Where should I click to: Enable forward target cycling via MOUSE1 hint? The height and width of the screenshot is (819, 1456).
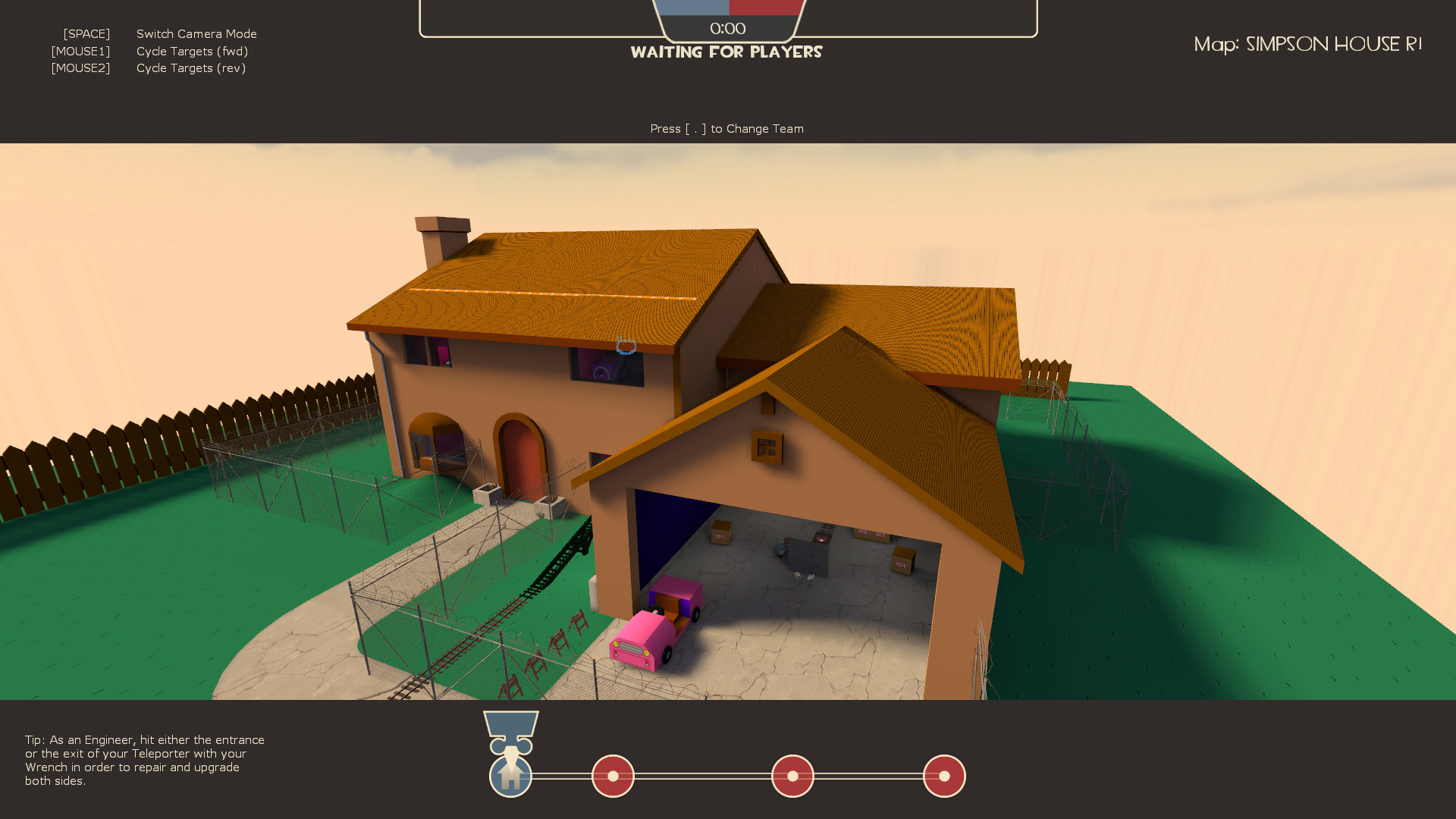[80, 51]
